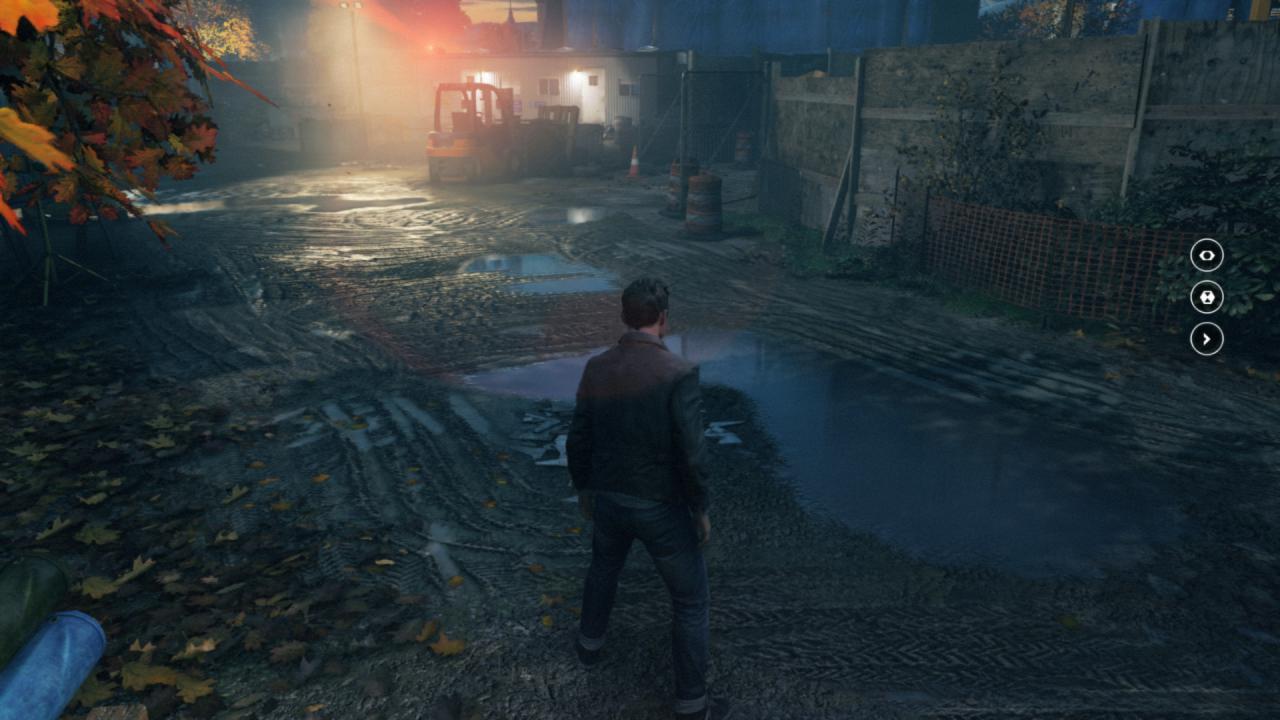Expand the side panel with the chevron arrow
The height and width of the screenshot is (720, 1280).
tap(1206, 340)
